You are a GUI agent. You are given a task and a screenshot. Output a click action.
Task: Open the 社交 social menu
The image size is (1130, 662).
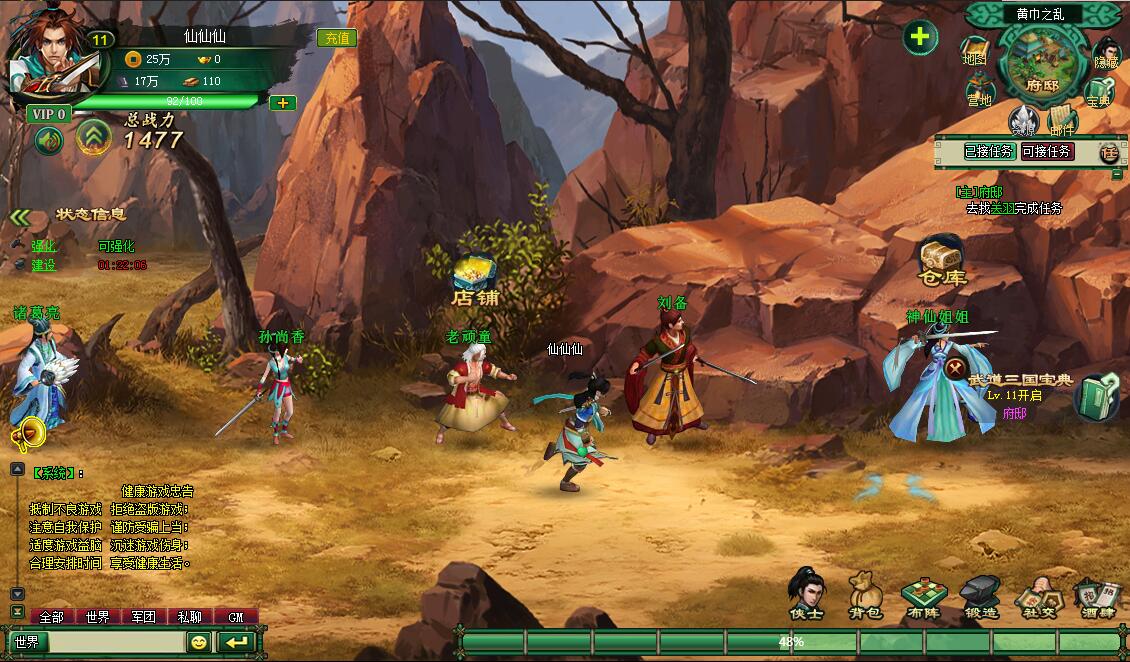[x=1036, y=597]
